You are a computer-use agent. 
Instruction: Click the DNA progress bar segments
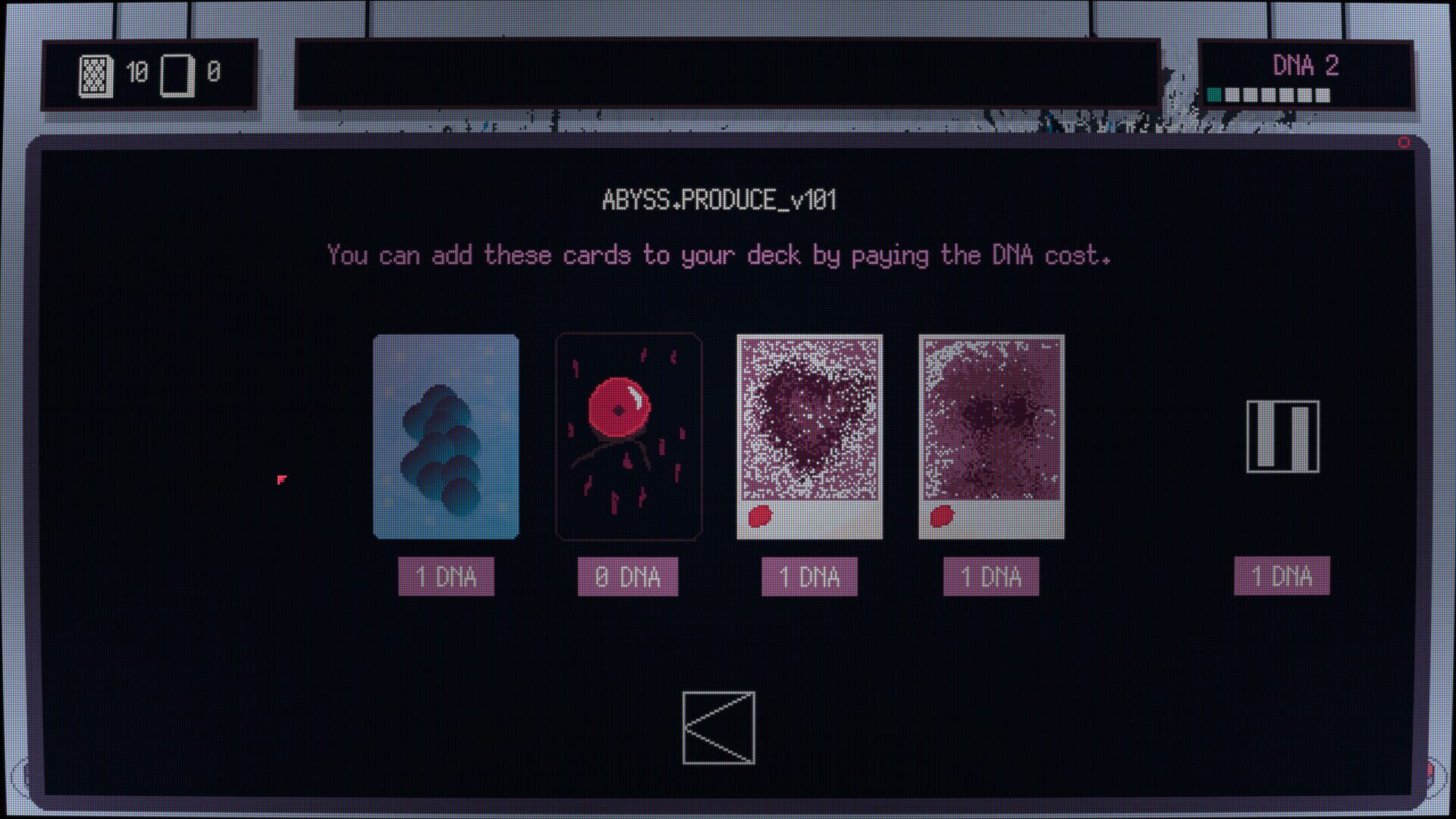click(1266, 95)
